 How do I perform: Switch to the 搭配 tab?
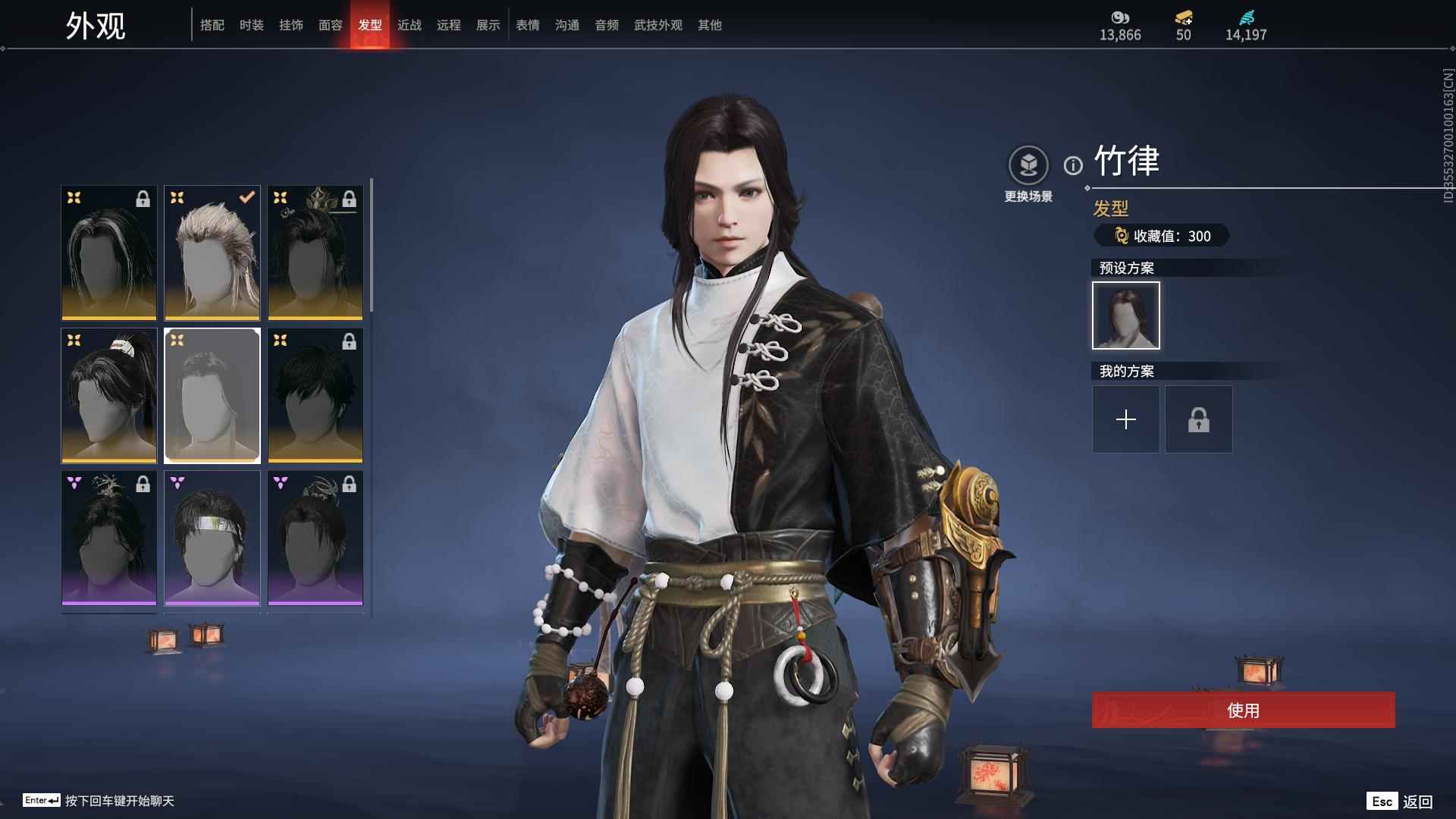(x=212, y=25)
